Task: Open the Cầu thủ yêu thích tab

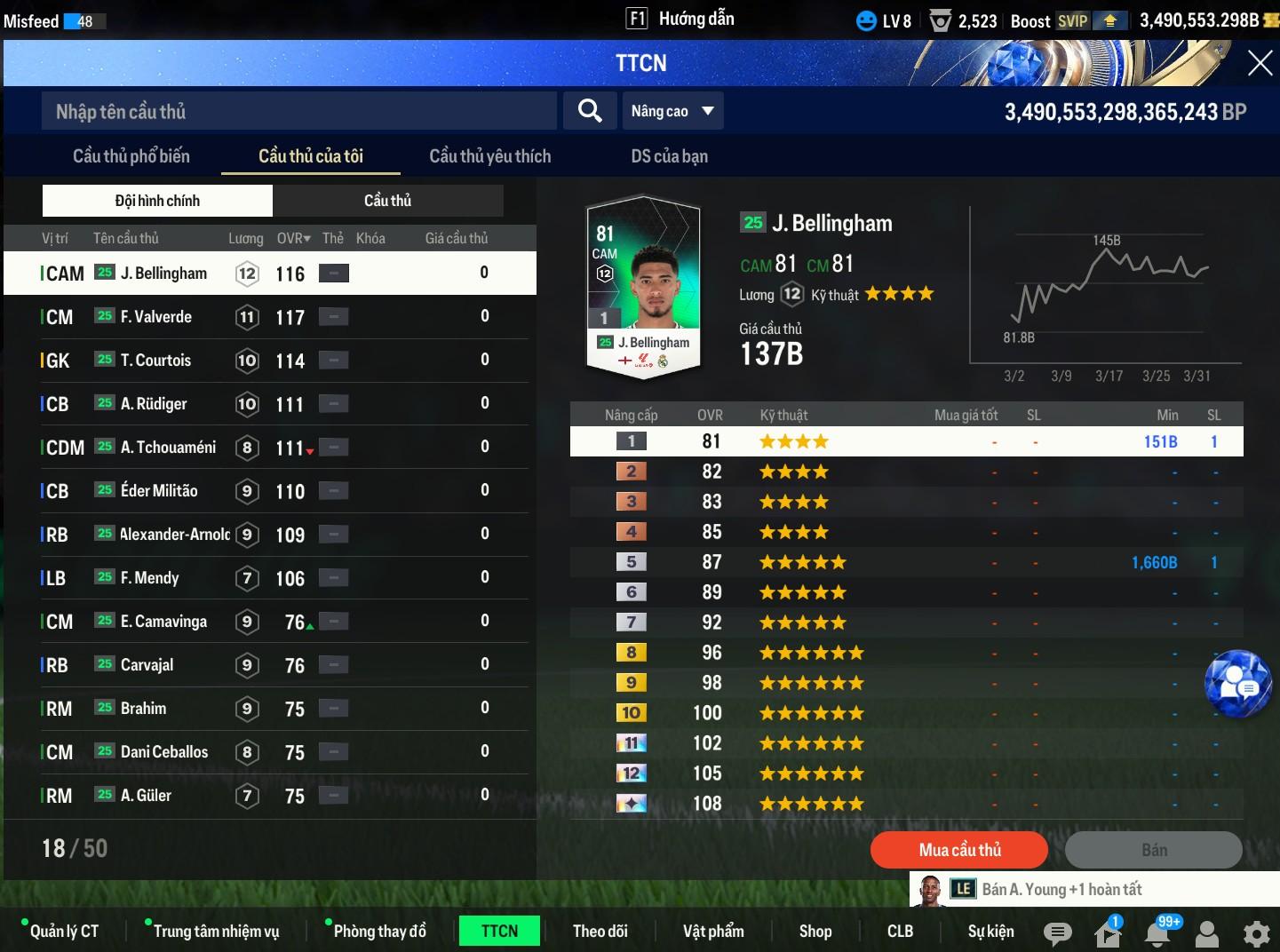Action: (489, 156)
